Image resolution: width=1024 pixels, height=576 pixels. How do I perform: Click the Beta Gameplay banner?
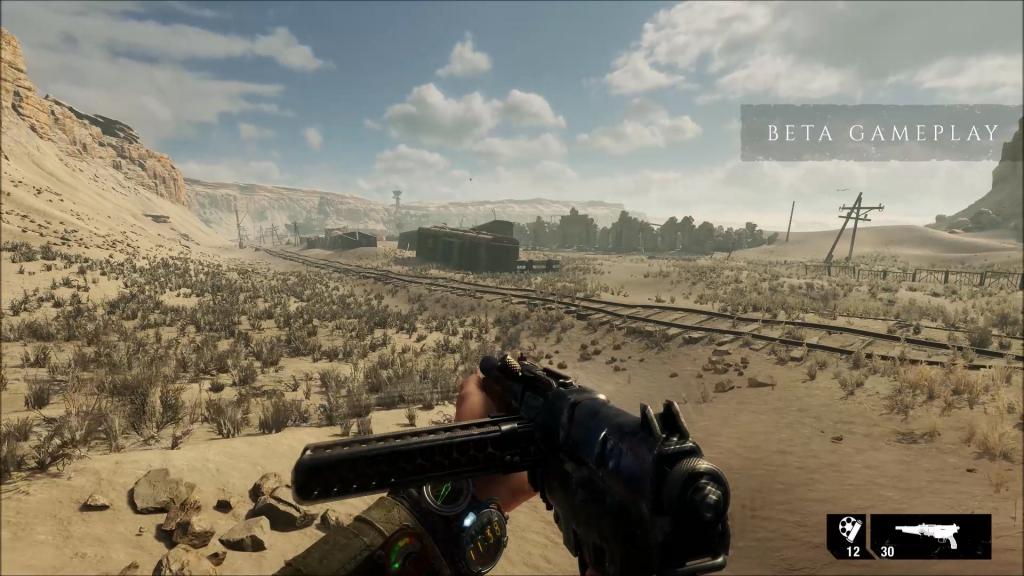click(881, 132)
